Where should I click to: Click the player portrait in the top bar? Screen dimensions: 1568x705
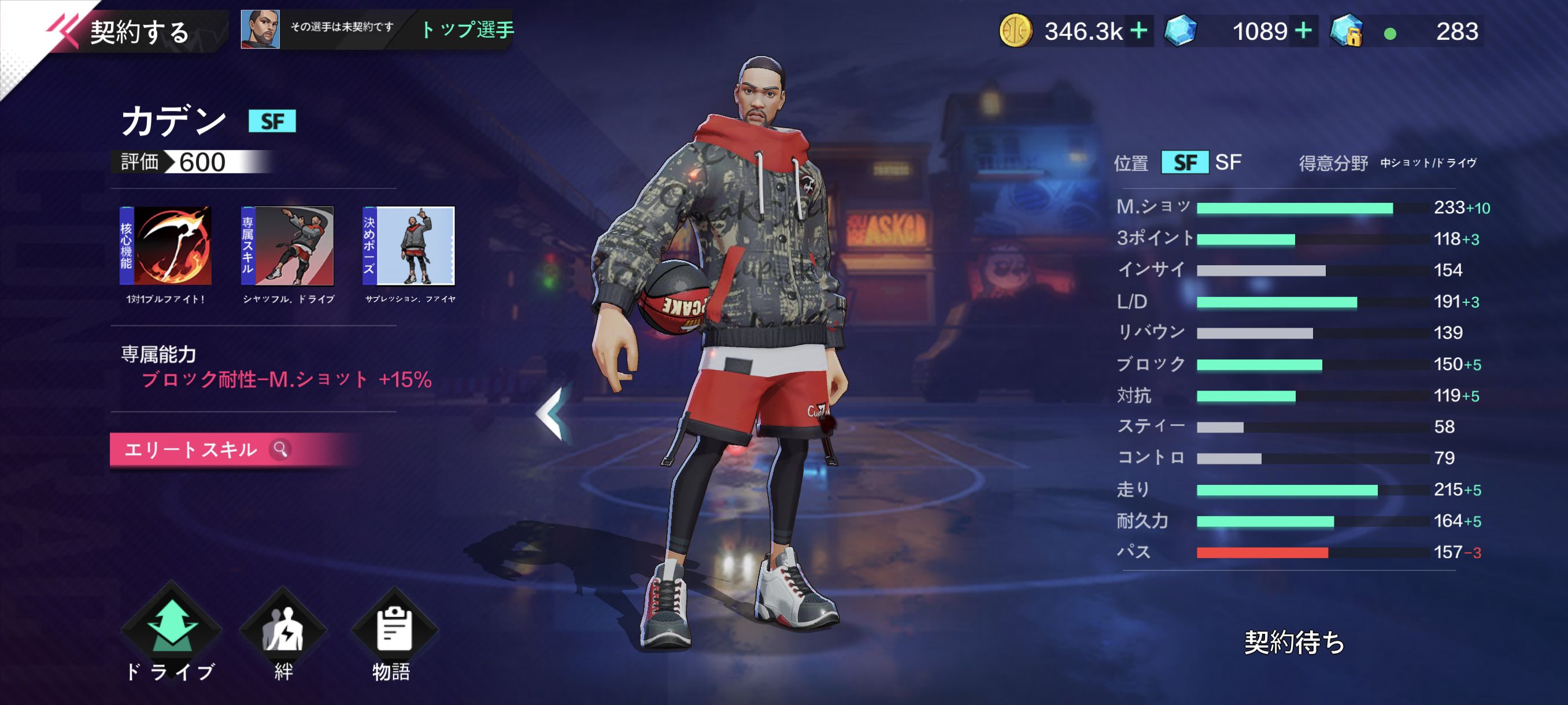coord(261,29)
